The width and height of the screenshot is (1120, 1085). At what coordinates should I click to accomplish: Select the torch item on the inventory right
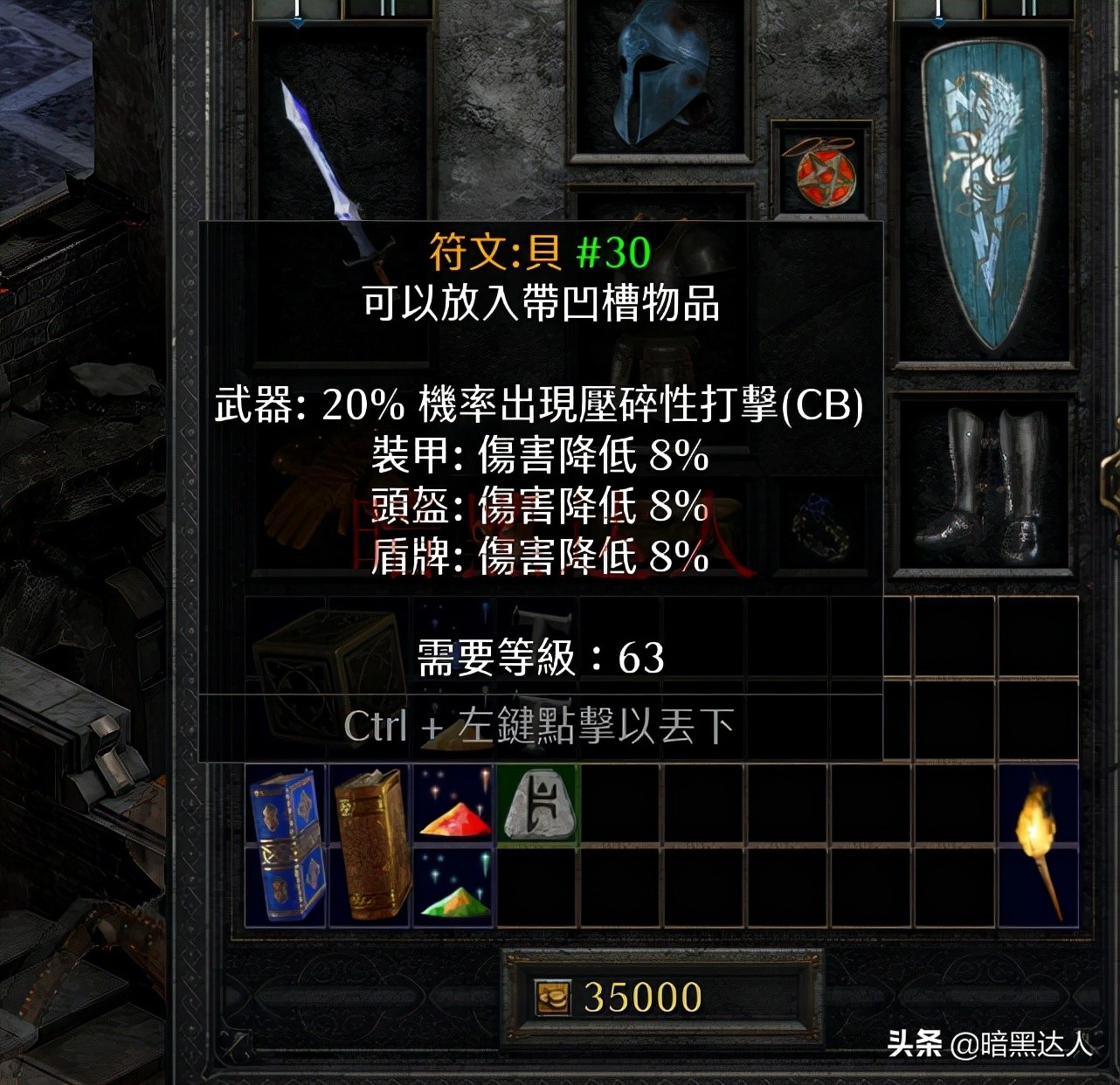(1040, 847)
